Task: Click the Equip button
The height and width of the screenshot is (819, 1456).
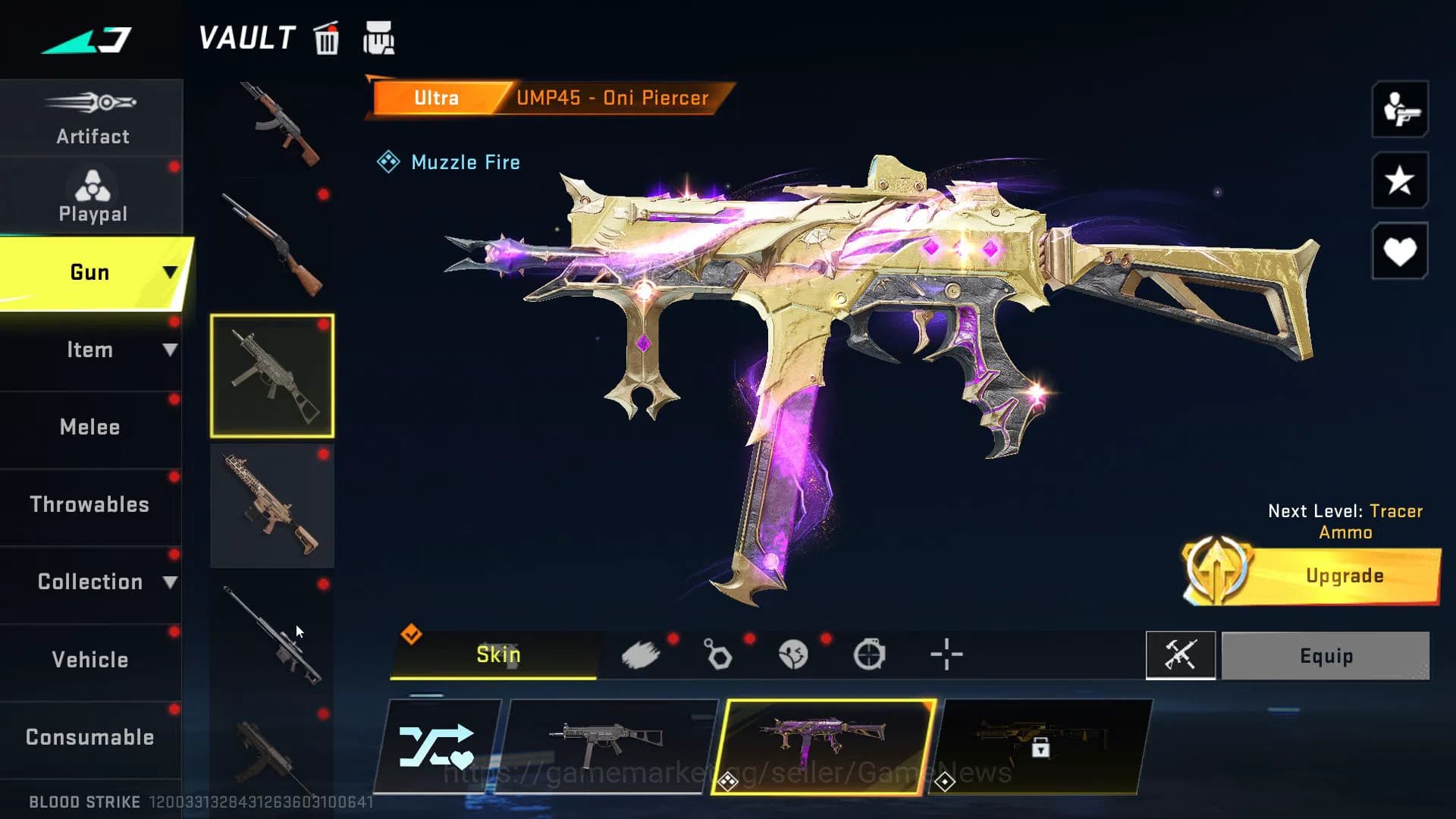Action: pos(1326,656)
